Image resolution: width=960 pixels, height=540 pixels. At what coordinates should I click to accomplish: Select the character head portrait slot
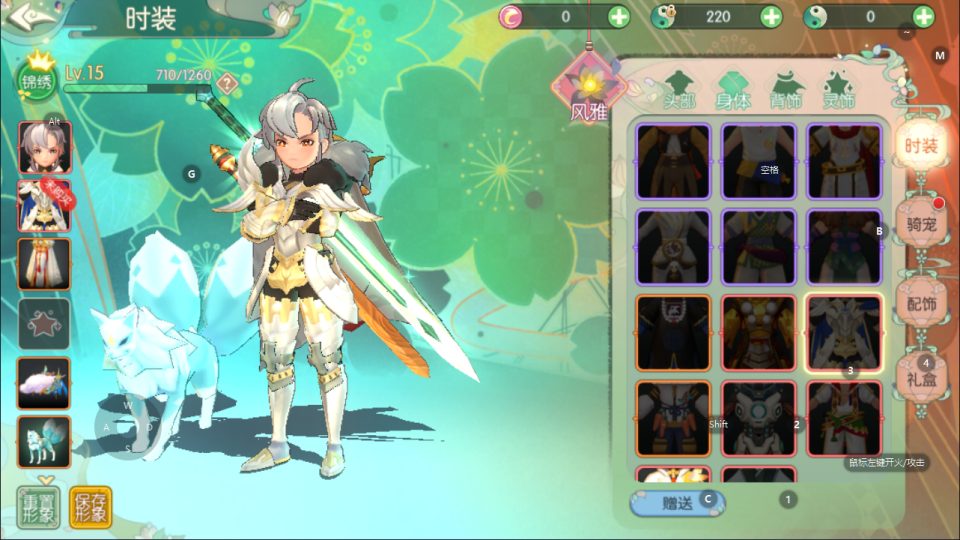pyautogui.click(x=44, y=148)
